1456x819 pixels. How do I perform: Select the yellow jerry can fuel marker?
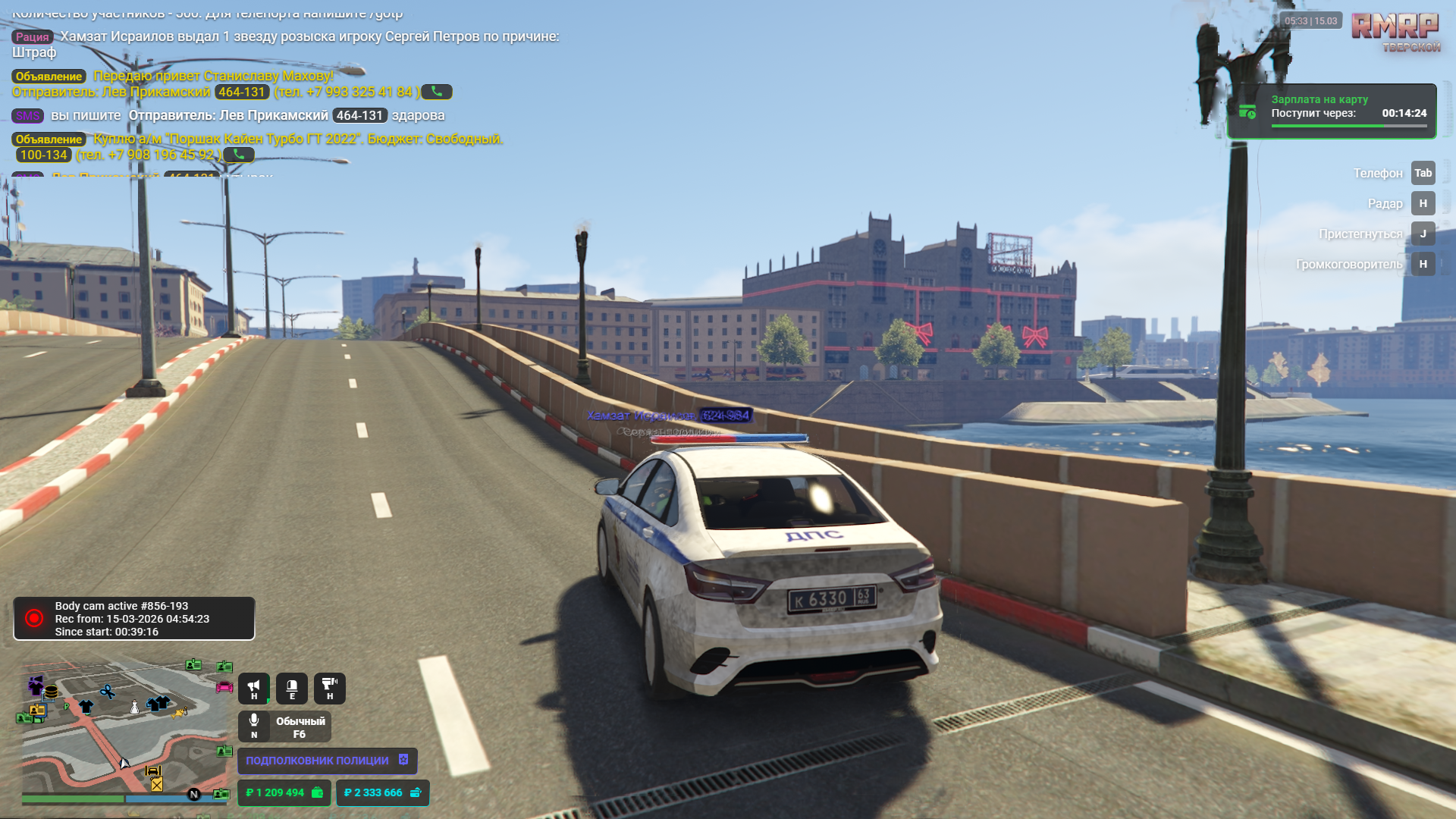pyautogui.click(x=156, y=784)
